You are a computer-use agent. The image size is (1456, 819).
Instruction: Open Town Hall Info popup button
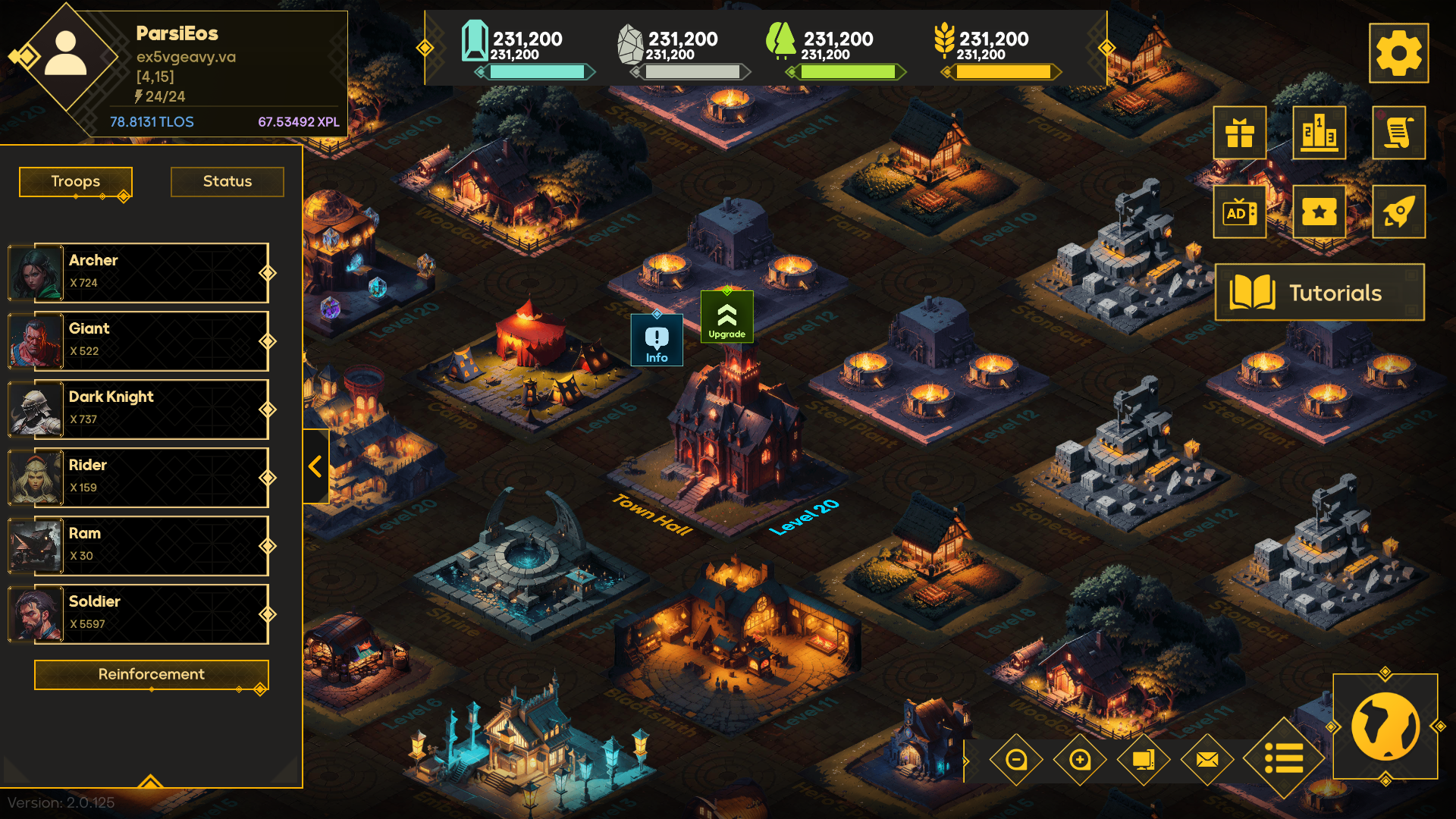657,340
